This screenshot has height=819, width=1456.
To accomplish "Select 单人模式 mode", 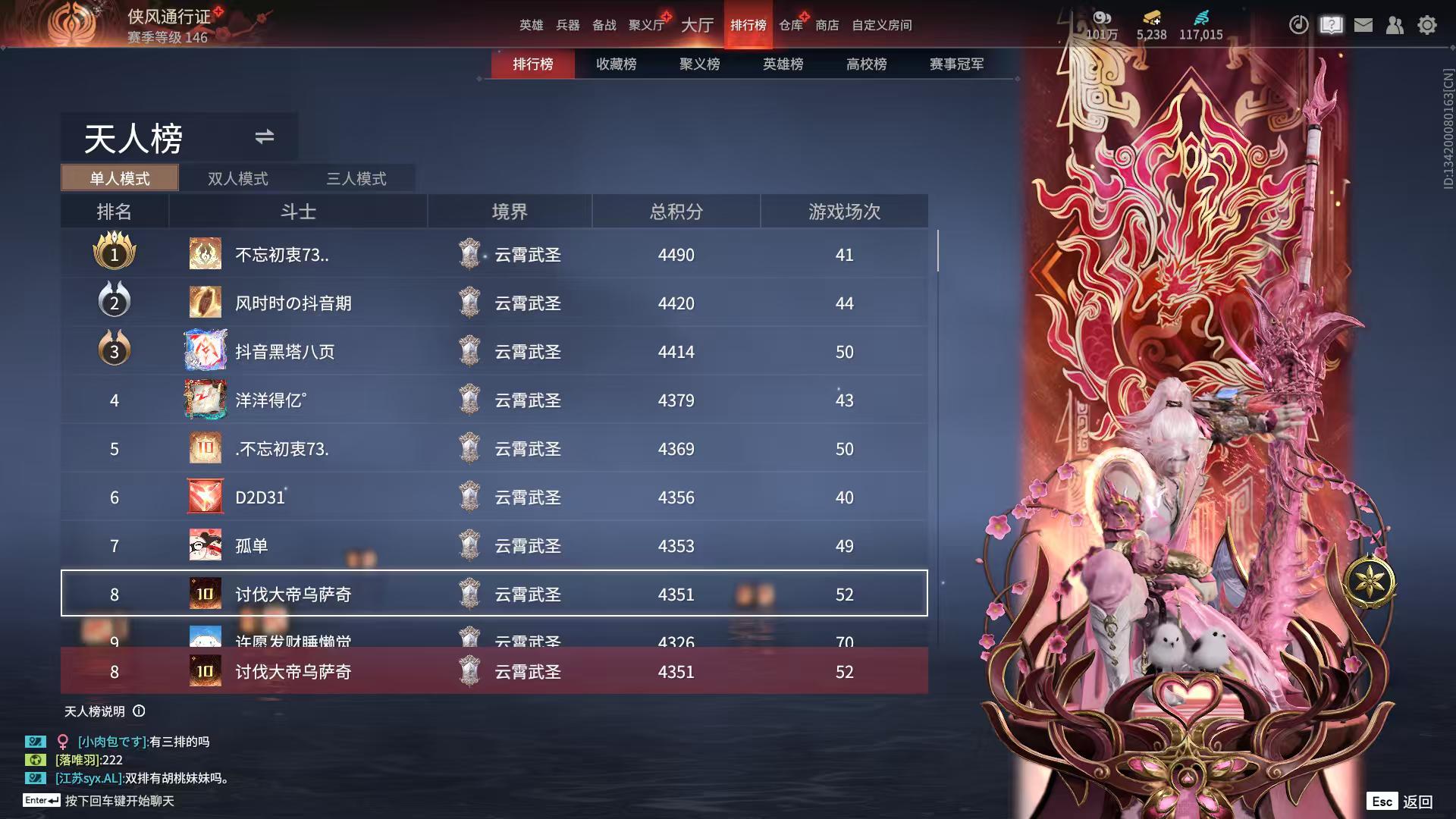I will [x=118, y=178].
